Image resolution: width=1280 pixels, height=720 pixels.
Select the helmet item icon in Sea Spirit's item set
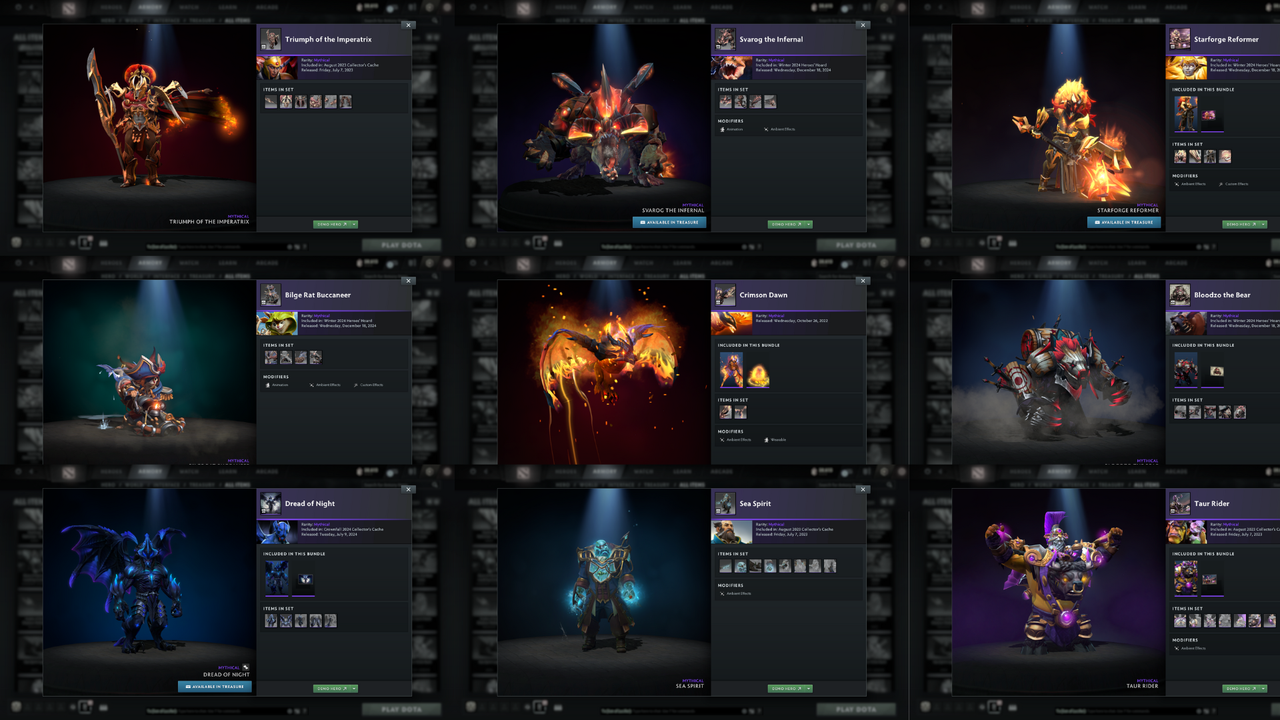740,565
